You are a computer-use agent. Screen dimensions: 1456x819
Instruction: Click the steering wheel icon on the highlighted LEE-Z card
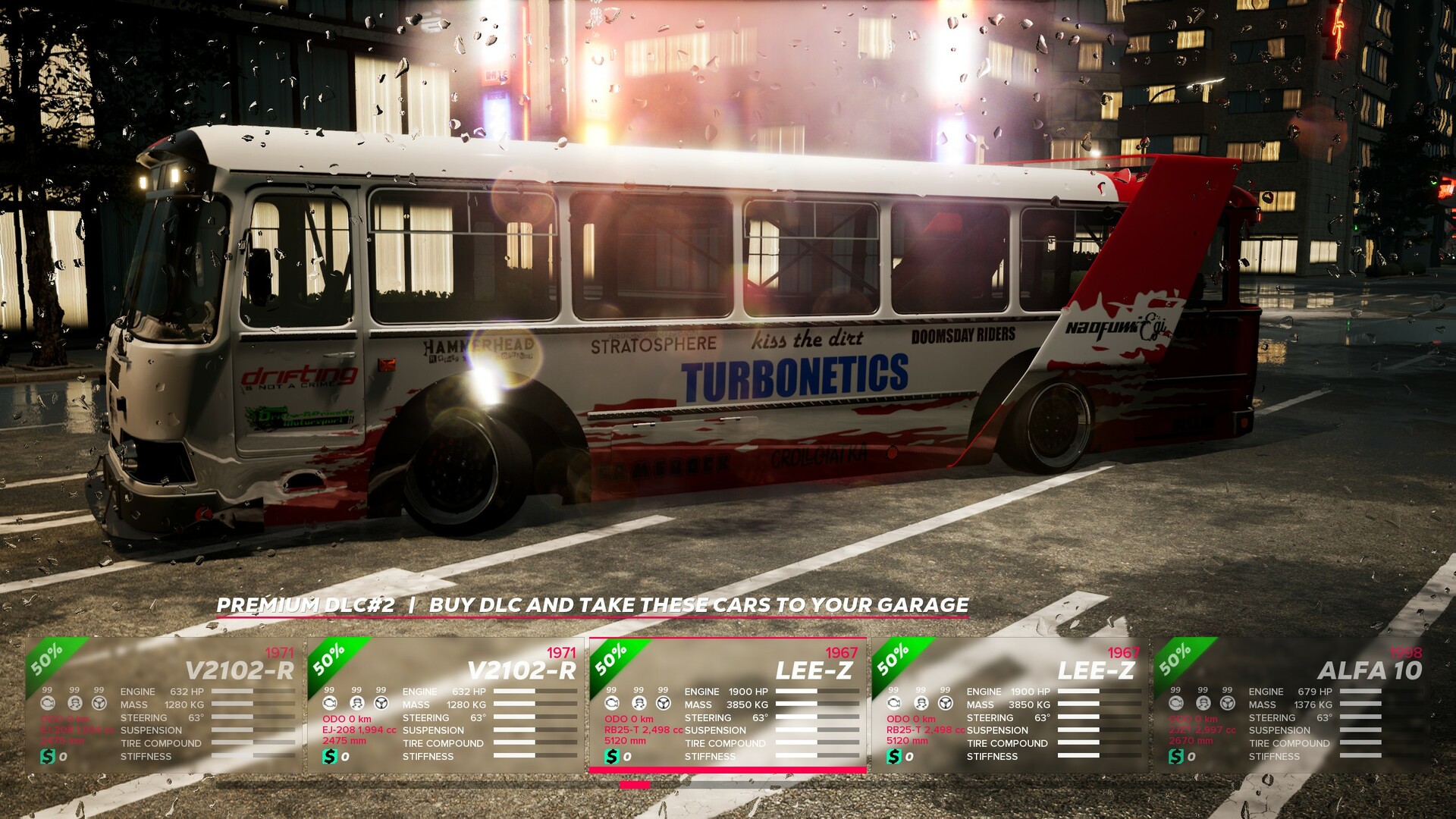[x=664, y=701]
